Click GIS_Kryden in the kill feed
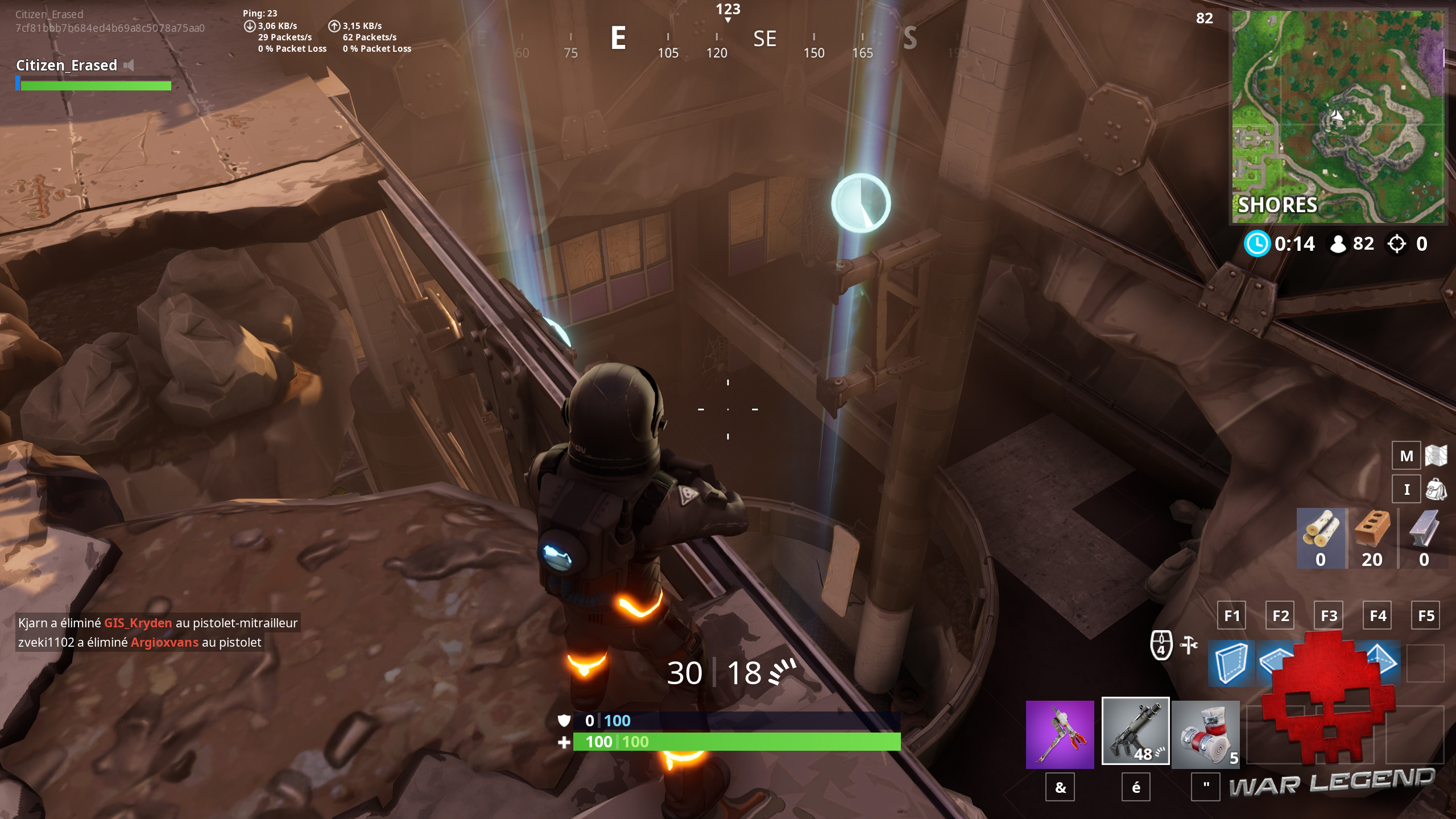 coord(137,623)
